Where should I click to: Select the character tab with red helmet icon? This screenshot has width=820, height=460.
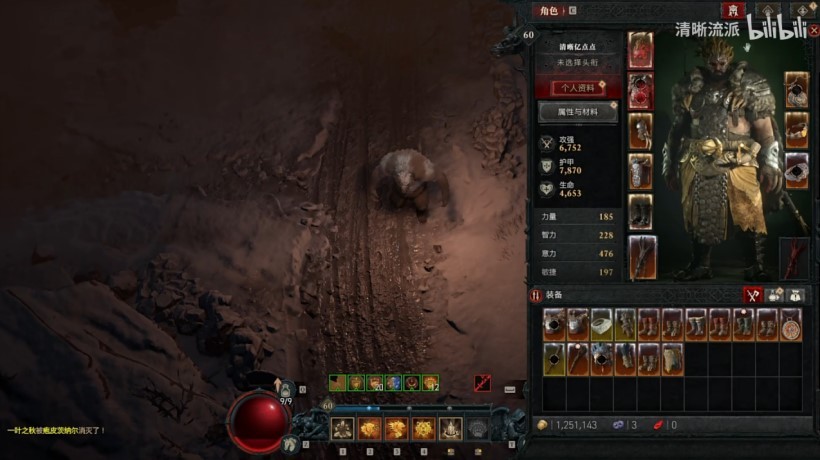pyautogui.click(x=735, y=10)
